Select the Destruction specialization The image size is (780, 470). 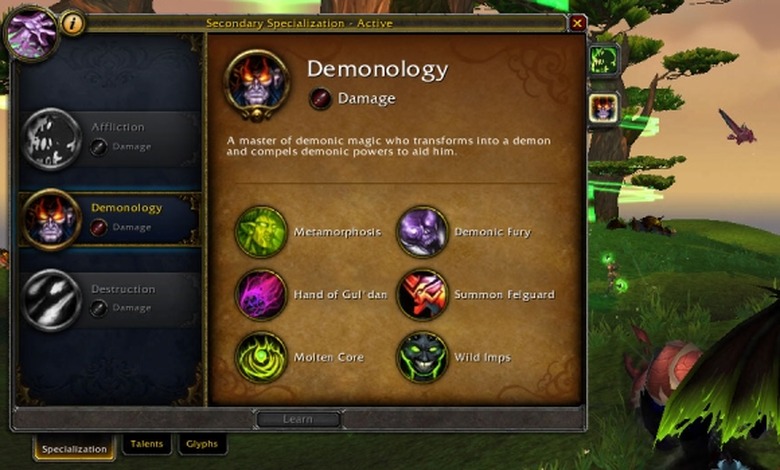[x=108, y=299]
